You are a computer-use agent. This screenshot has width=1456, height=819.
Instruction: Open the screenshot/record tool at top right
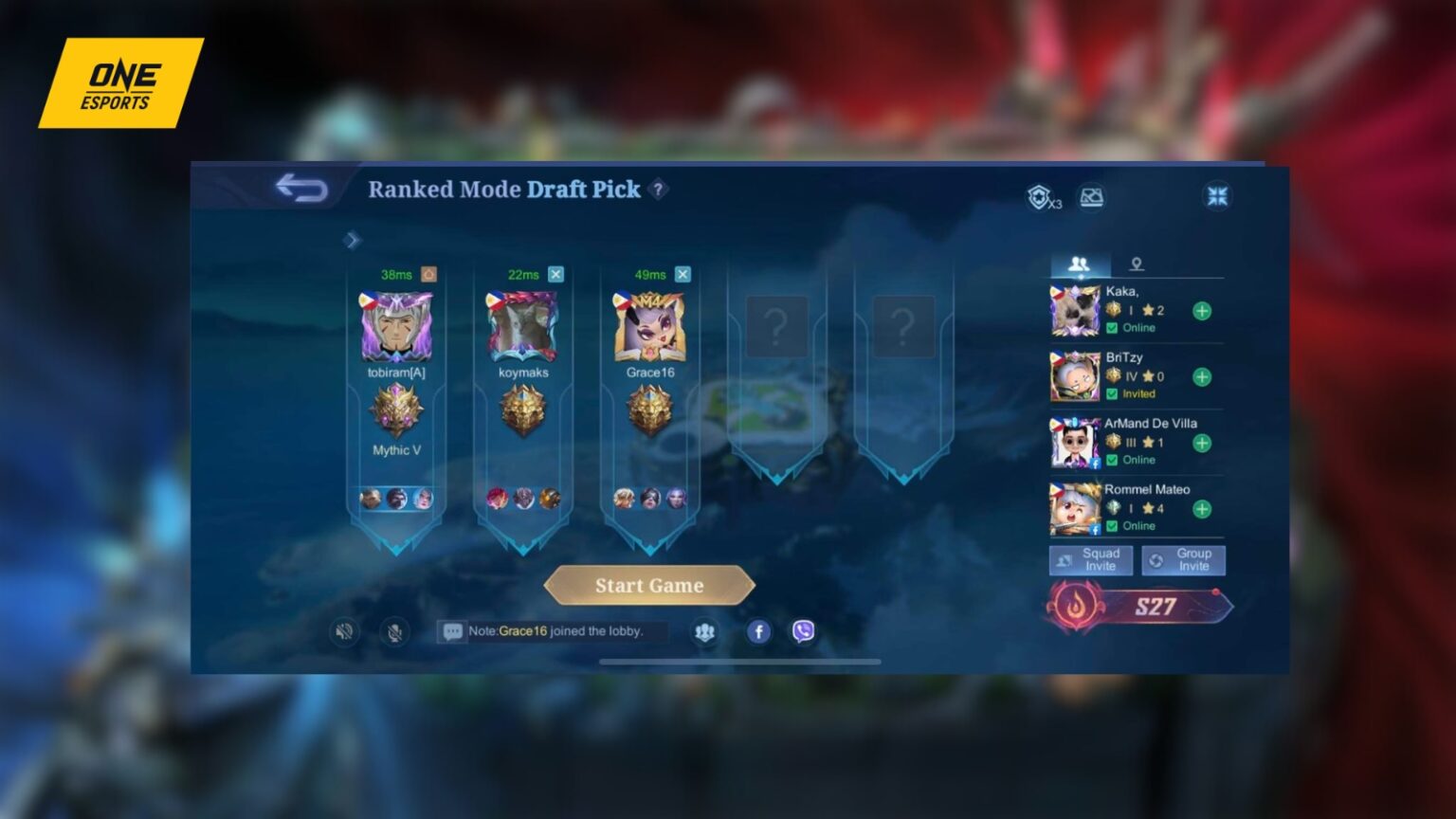(x=1092, y=197)
